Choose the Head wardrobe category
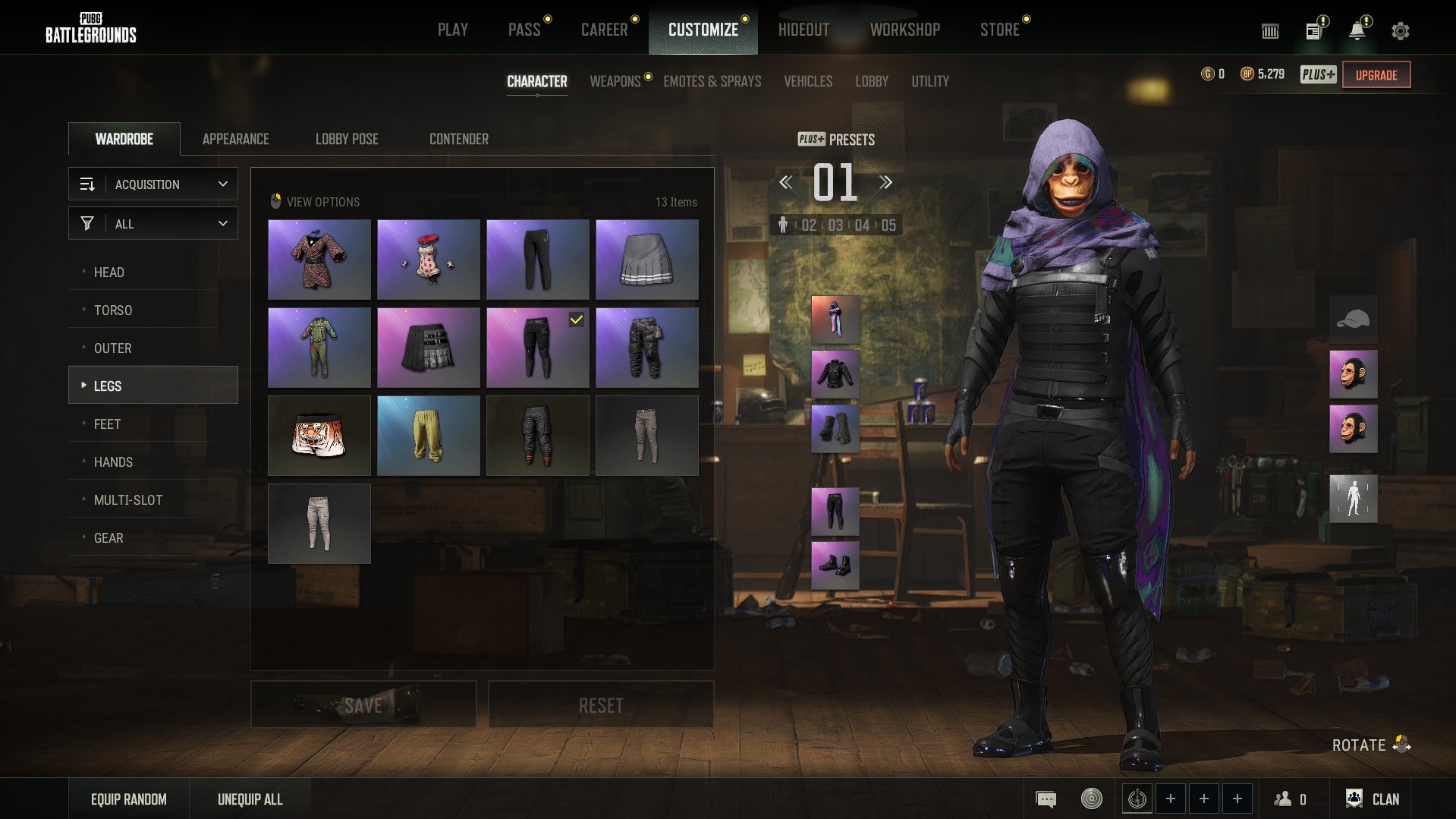Image resolution: width=1456 pixels, height=819 pixels. coord(109,272)
